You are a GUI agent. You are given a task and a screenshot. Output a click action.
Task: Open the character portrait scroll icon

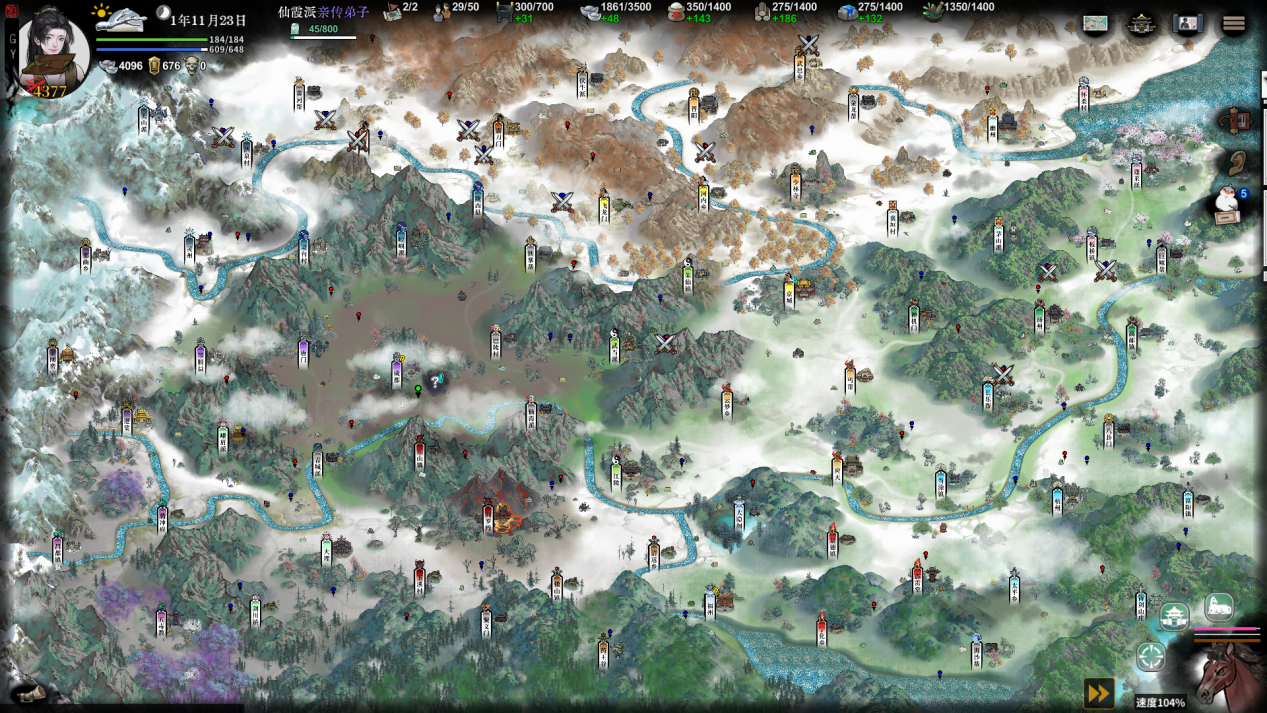(x=1188, y=24)
